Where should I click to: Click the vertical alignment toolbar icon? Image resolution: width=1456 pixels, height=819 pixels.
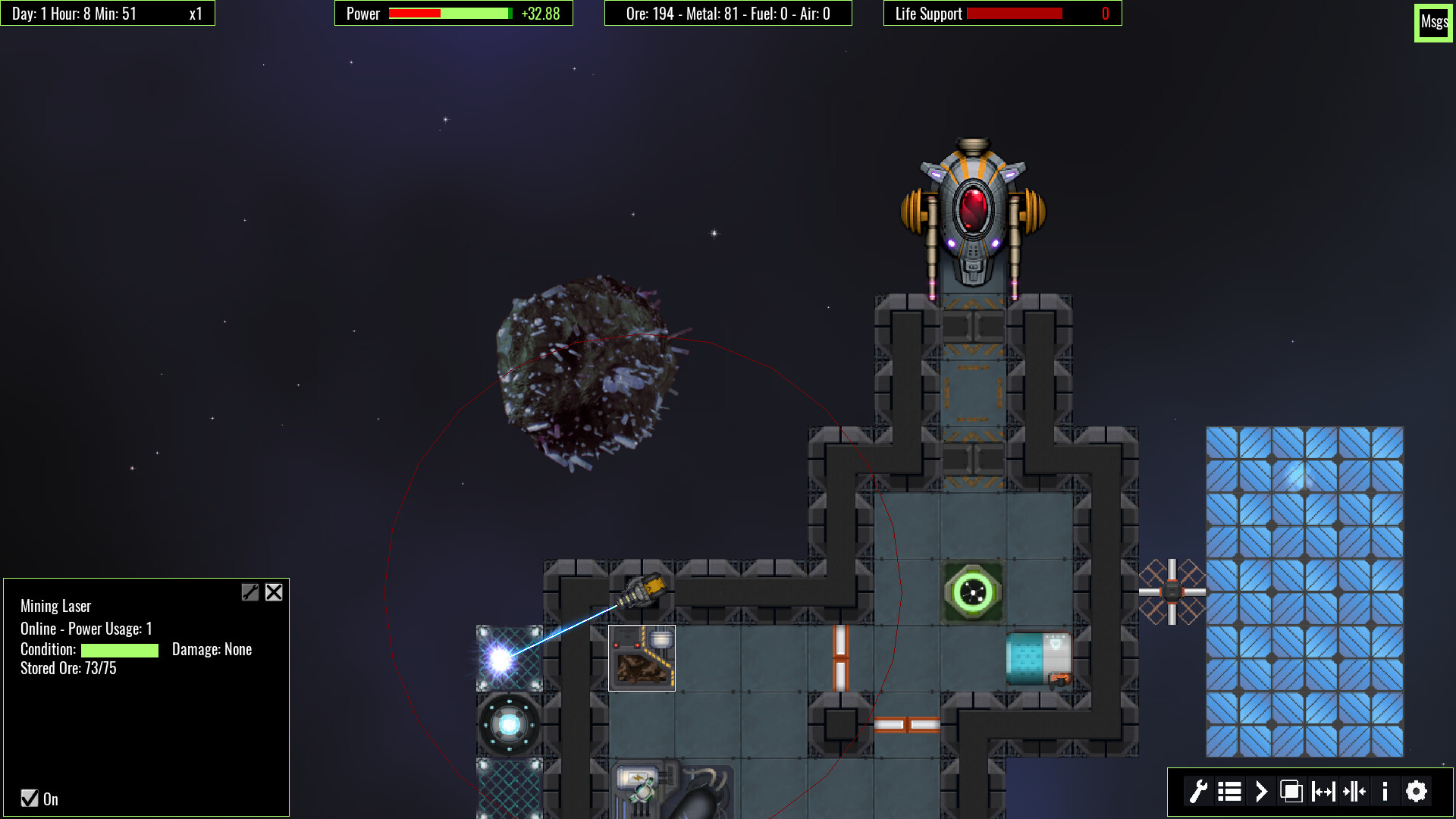[x=1356, y=791]
